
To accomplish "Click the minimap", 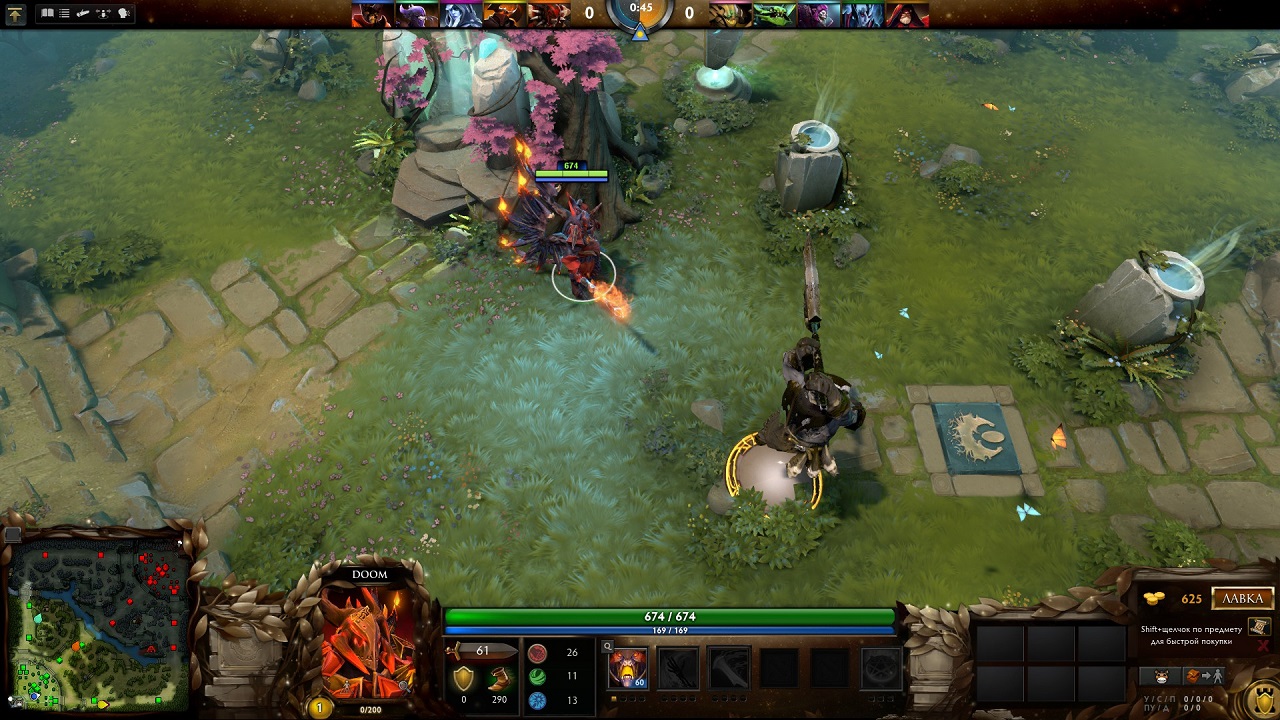I will pos(100,618).
